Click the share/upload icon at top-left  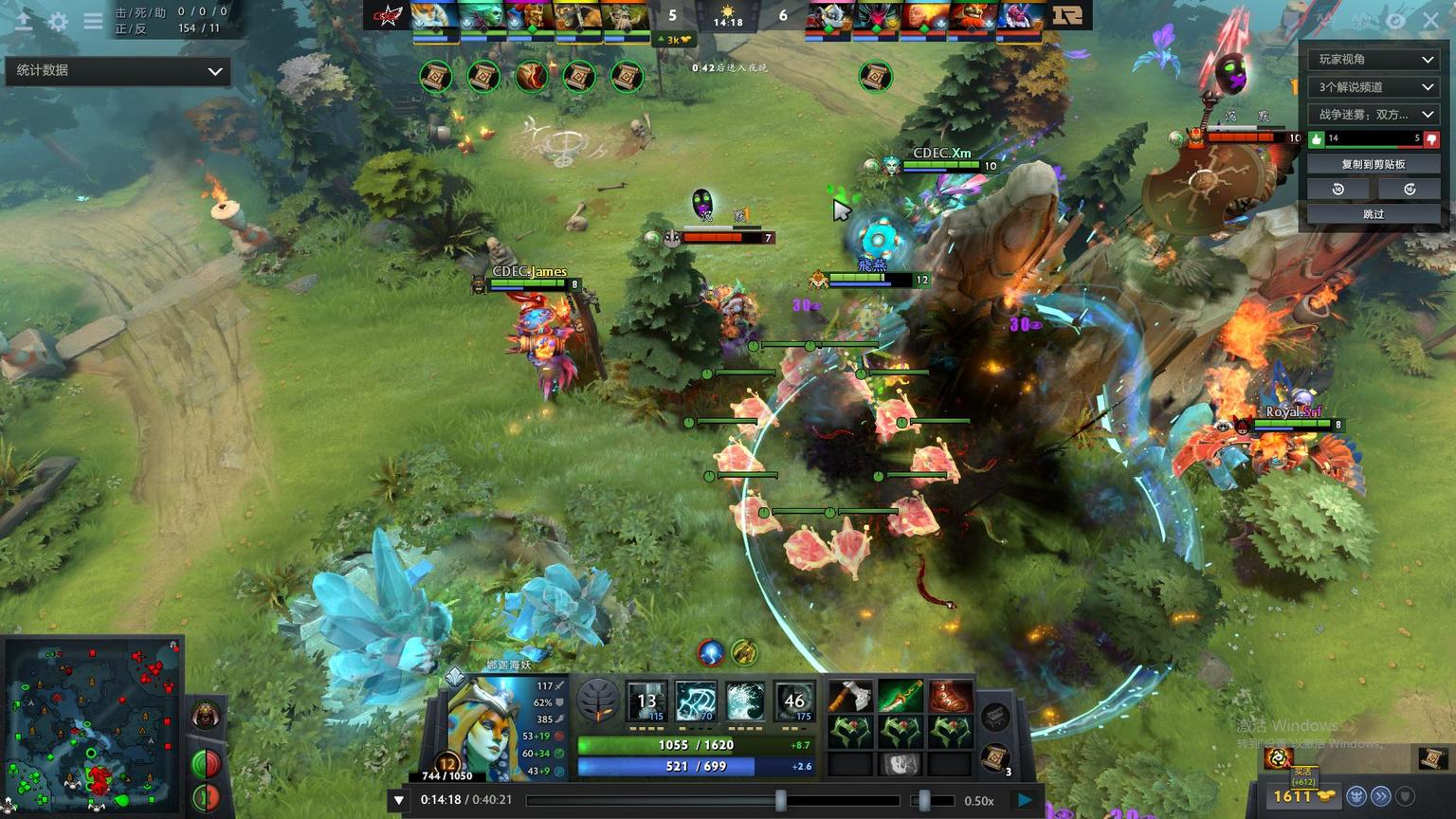24,21
